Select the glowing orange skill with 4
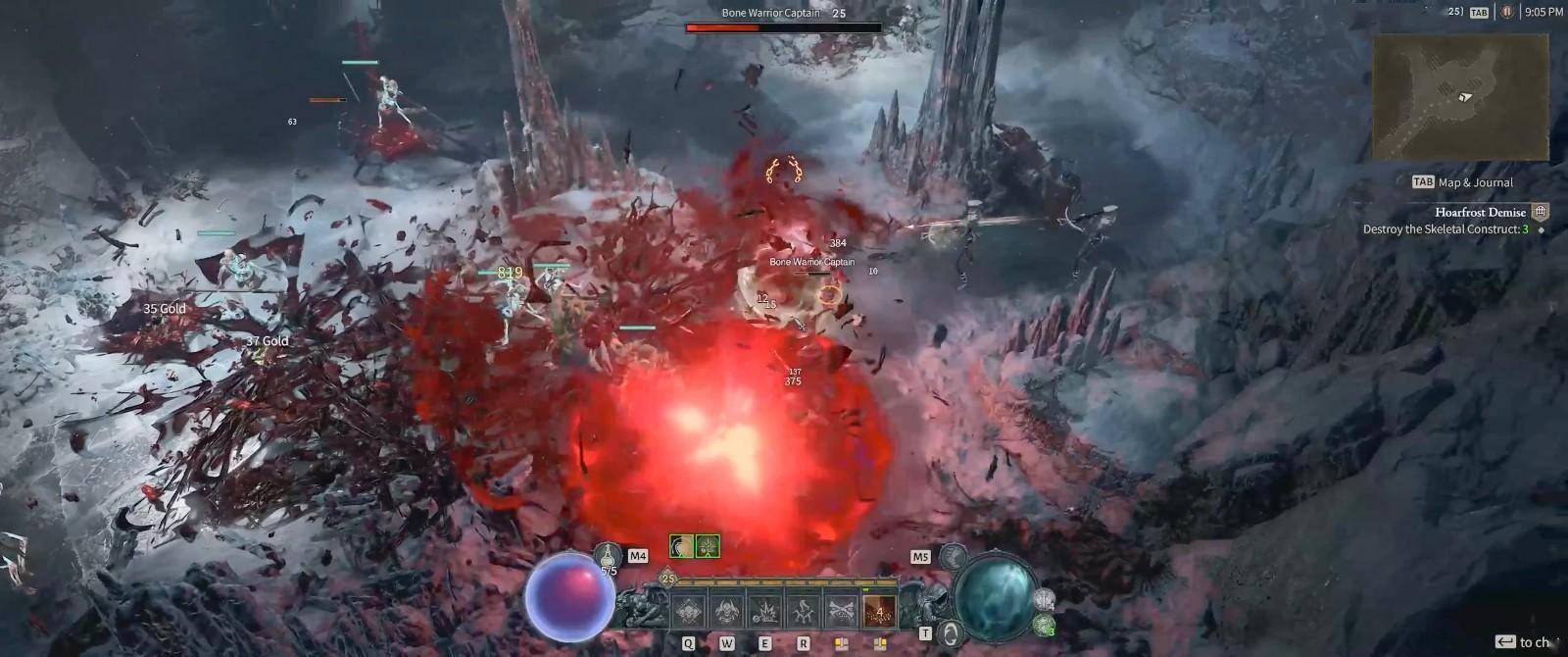The width and height of the screenshot is (1568, 657). pos(880,609)
